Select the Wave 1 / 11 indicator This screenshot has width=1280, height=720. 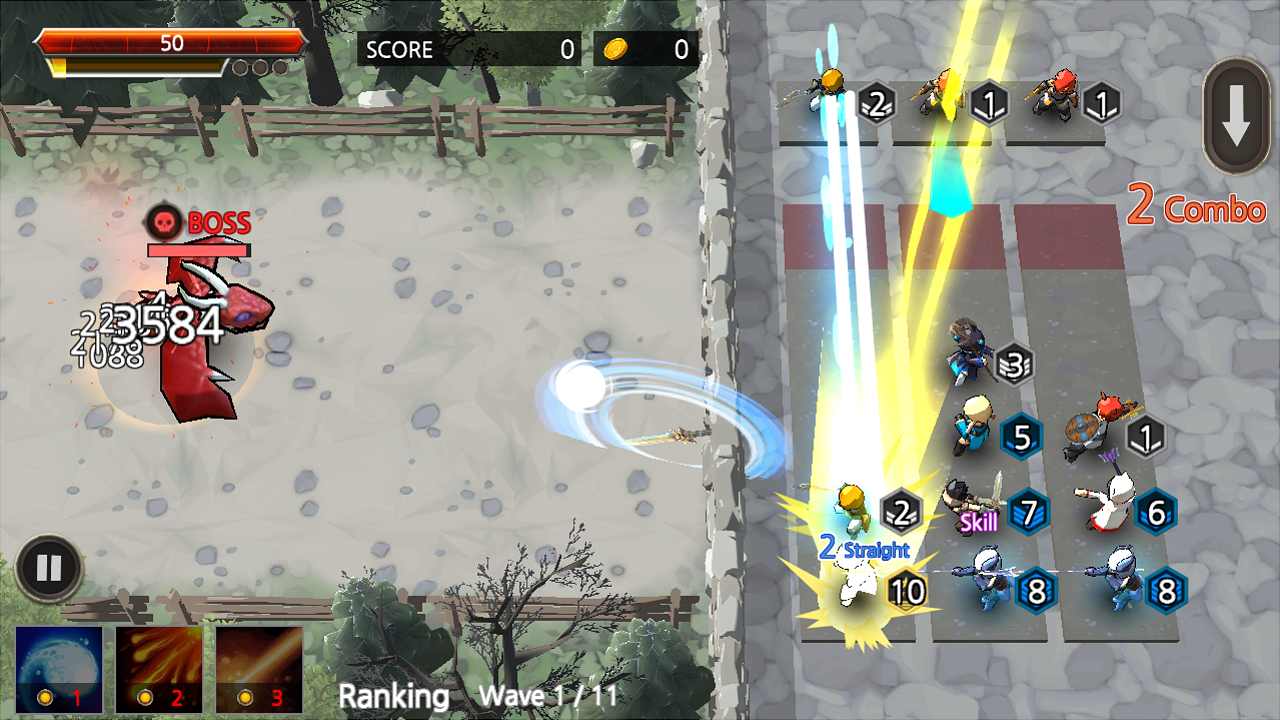pos(546,697)
